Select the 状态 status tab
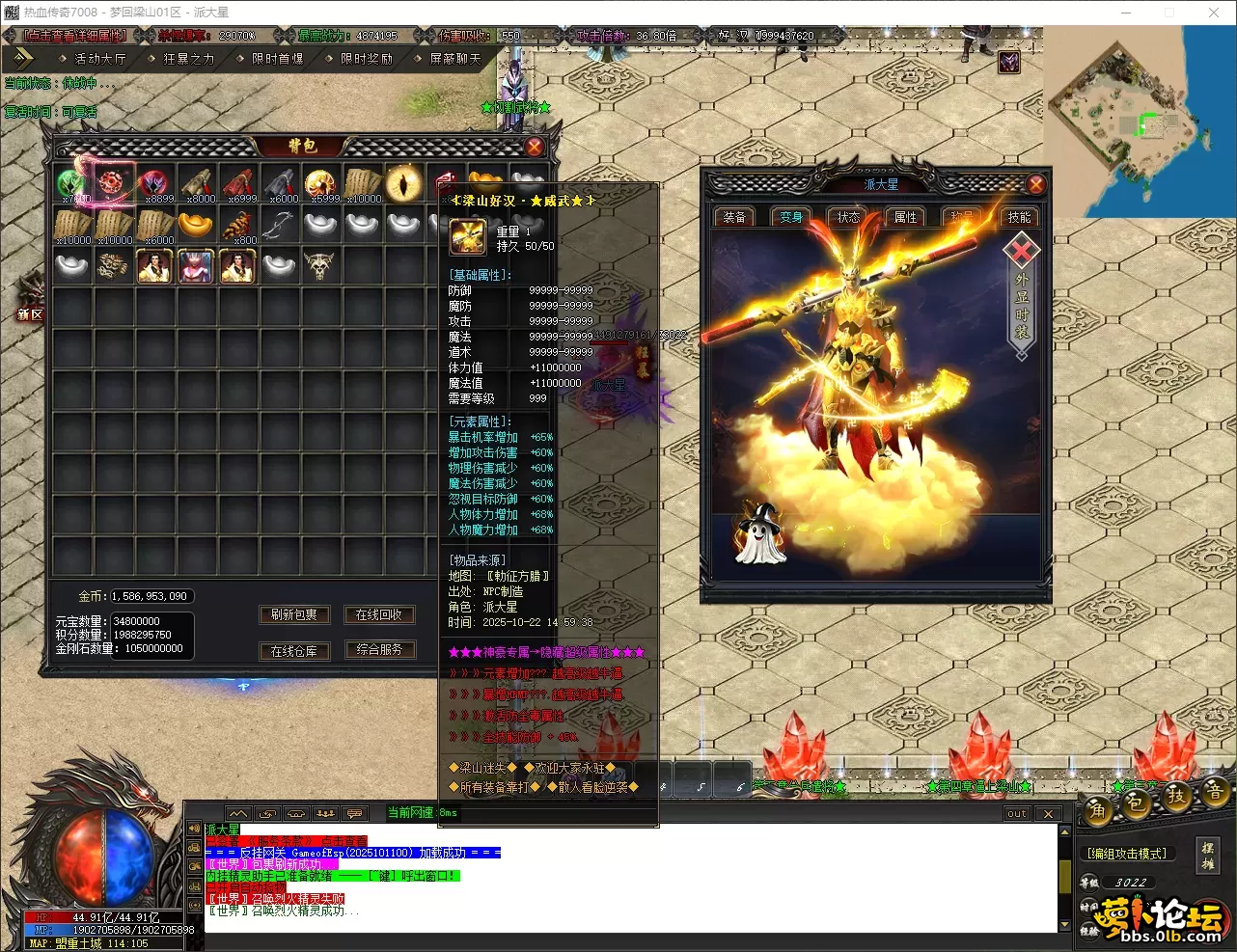 click(x=848, y=217)
